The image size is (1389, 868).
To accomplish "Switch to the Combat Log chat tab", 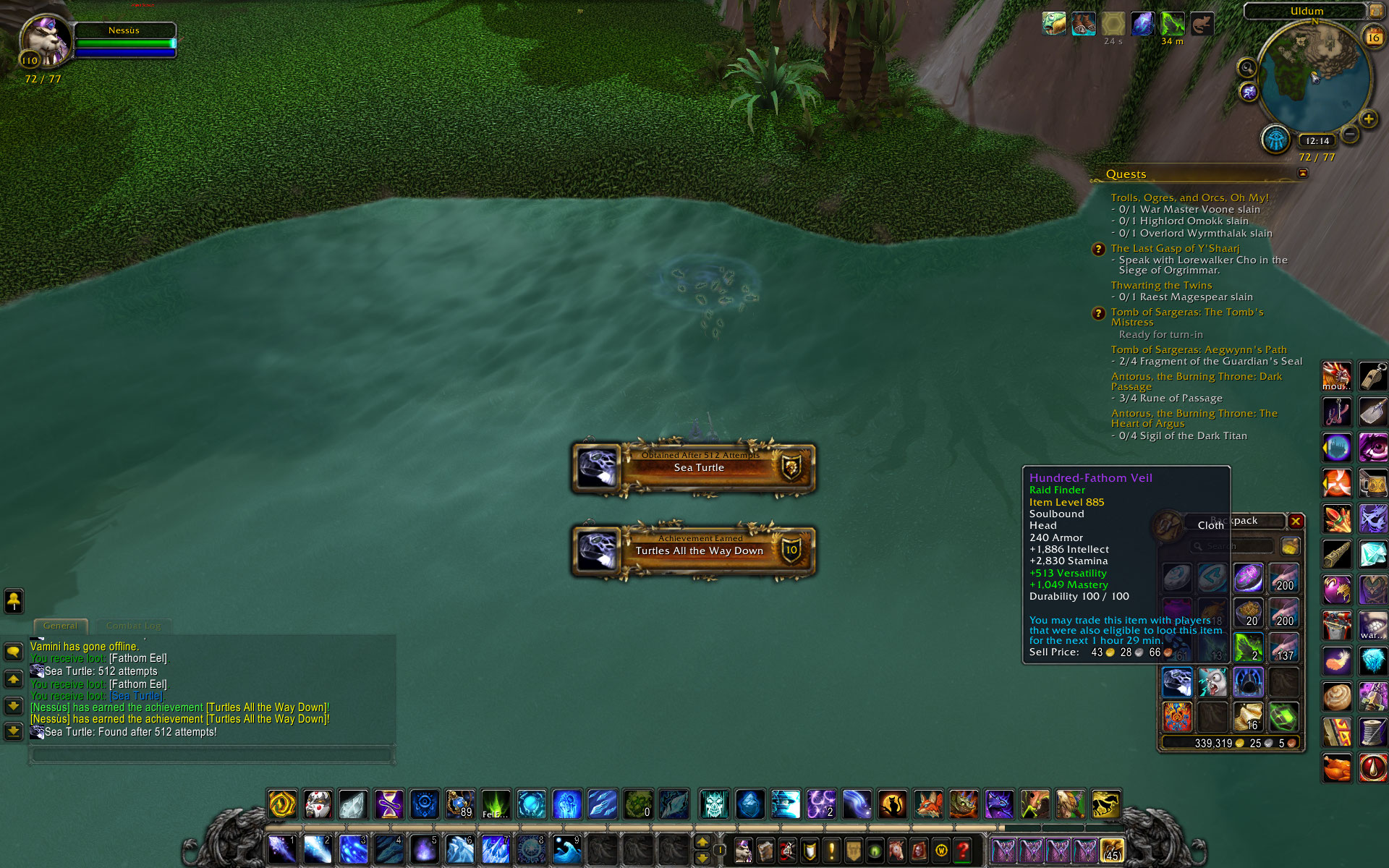I will (133, 626).
